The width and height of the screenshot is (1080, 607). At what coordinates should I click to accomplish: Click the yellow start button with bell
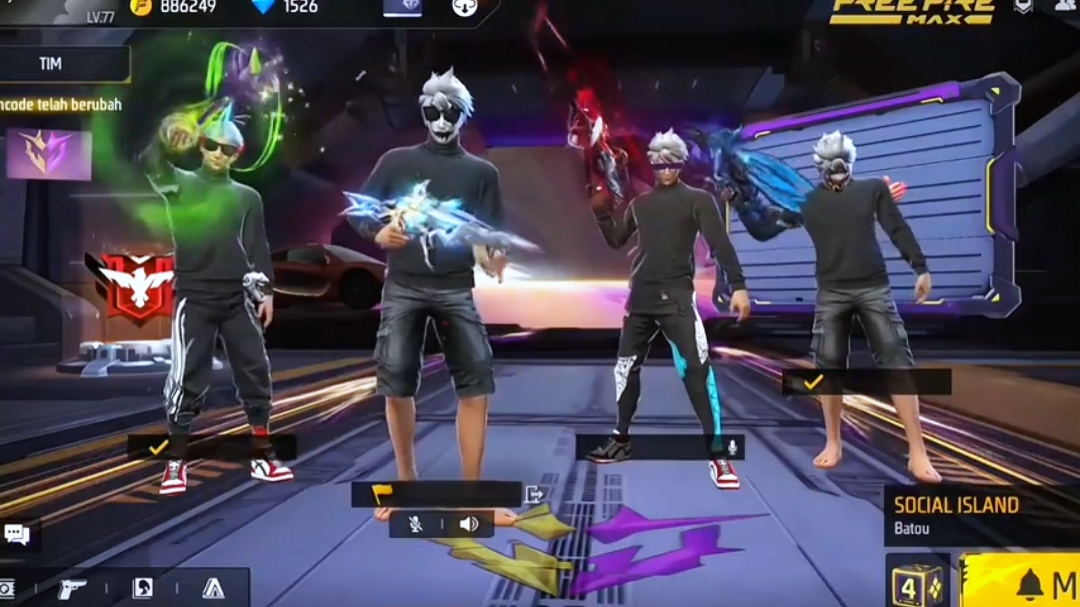pos(1022,582)
